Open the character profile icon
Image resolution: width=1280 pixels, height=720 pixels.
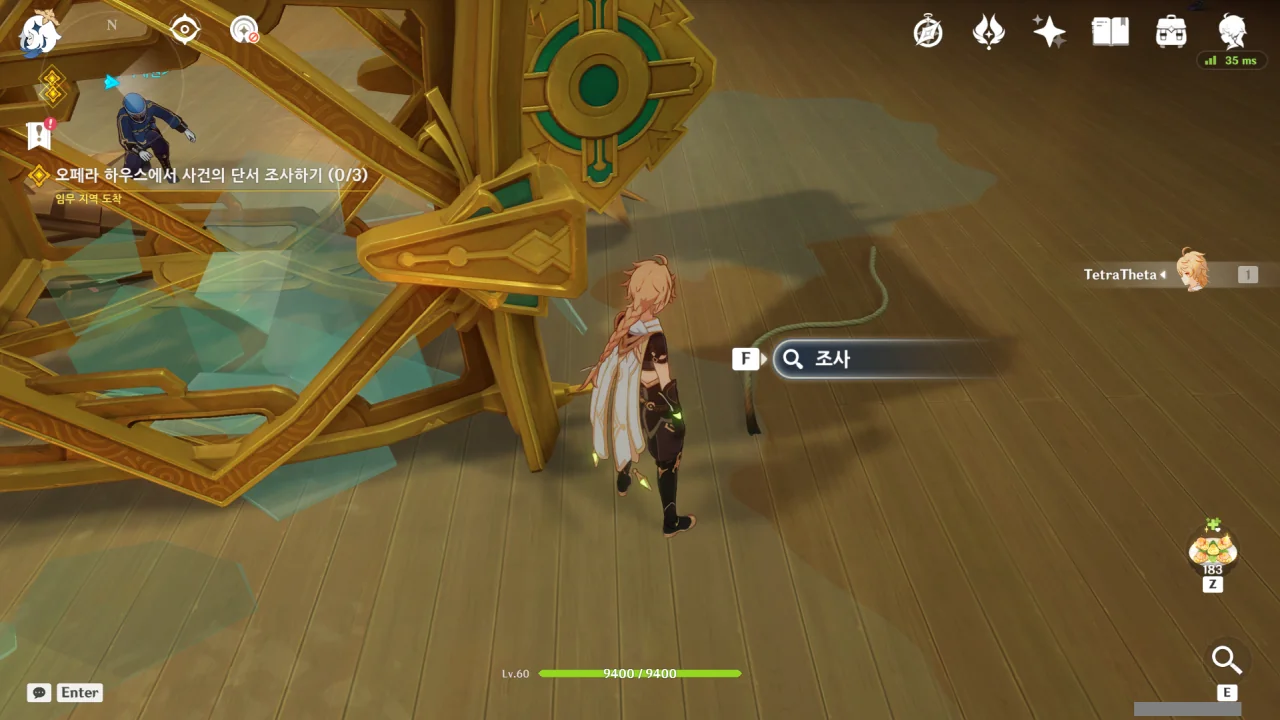pos(1231,30)
